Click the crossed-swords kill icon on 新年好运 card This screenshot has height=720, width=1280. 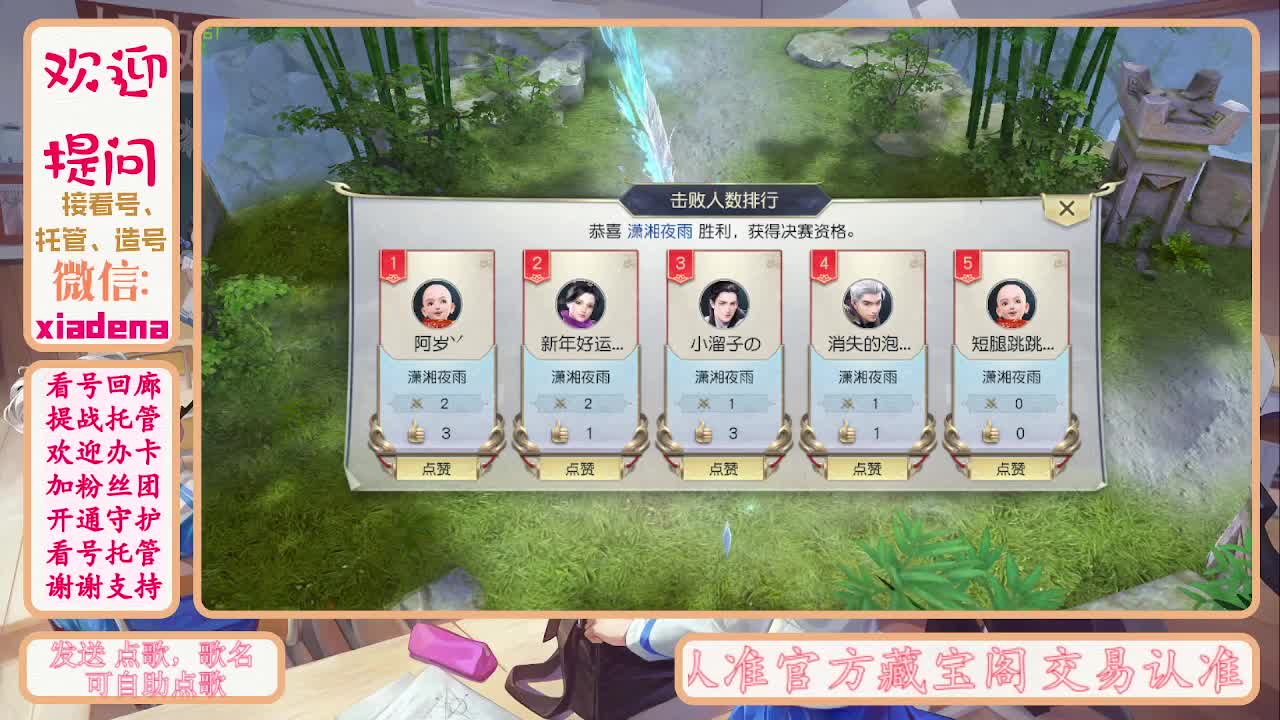[x=561, y=405]
